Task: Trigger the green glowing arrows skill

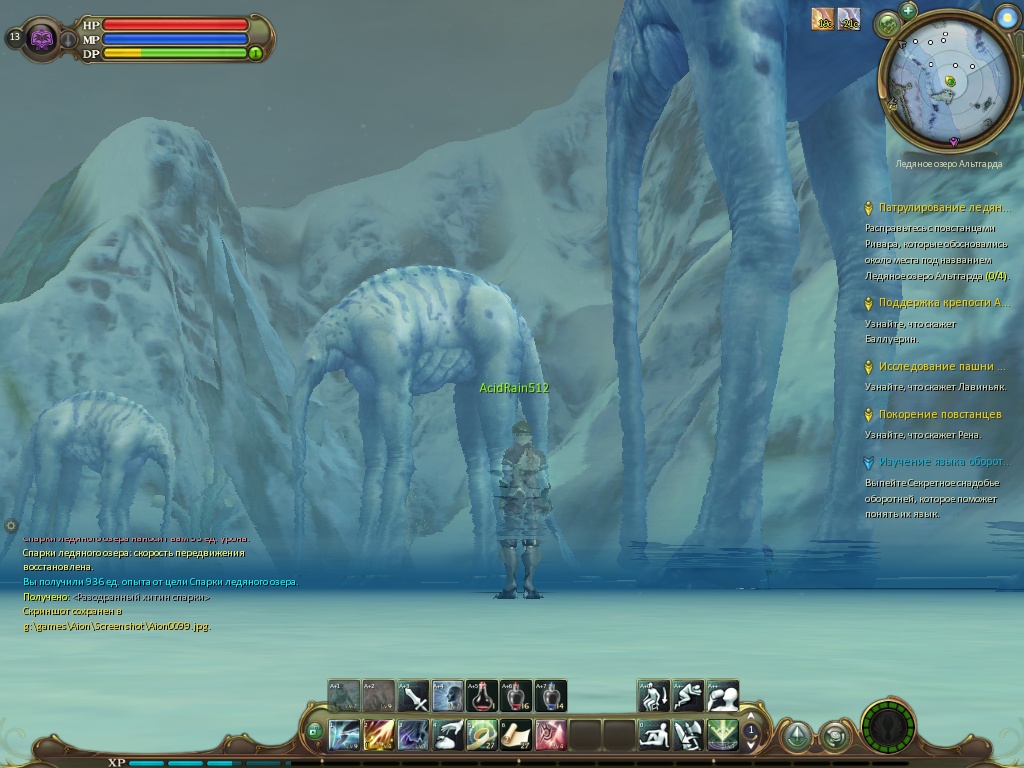Action: tap(722, 735)
